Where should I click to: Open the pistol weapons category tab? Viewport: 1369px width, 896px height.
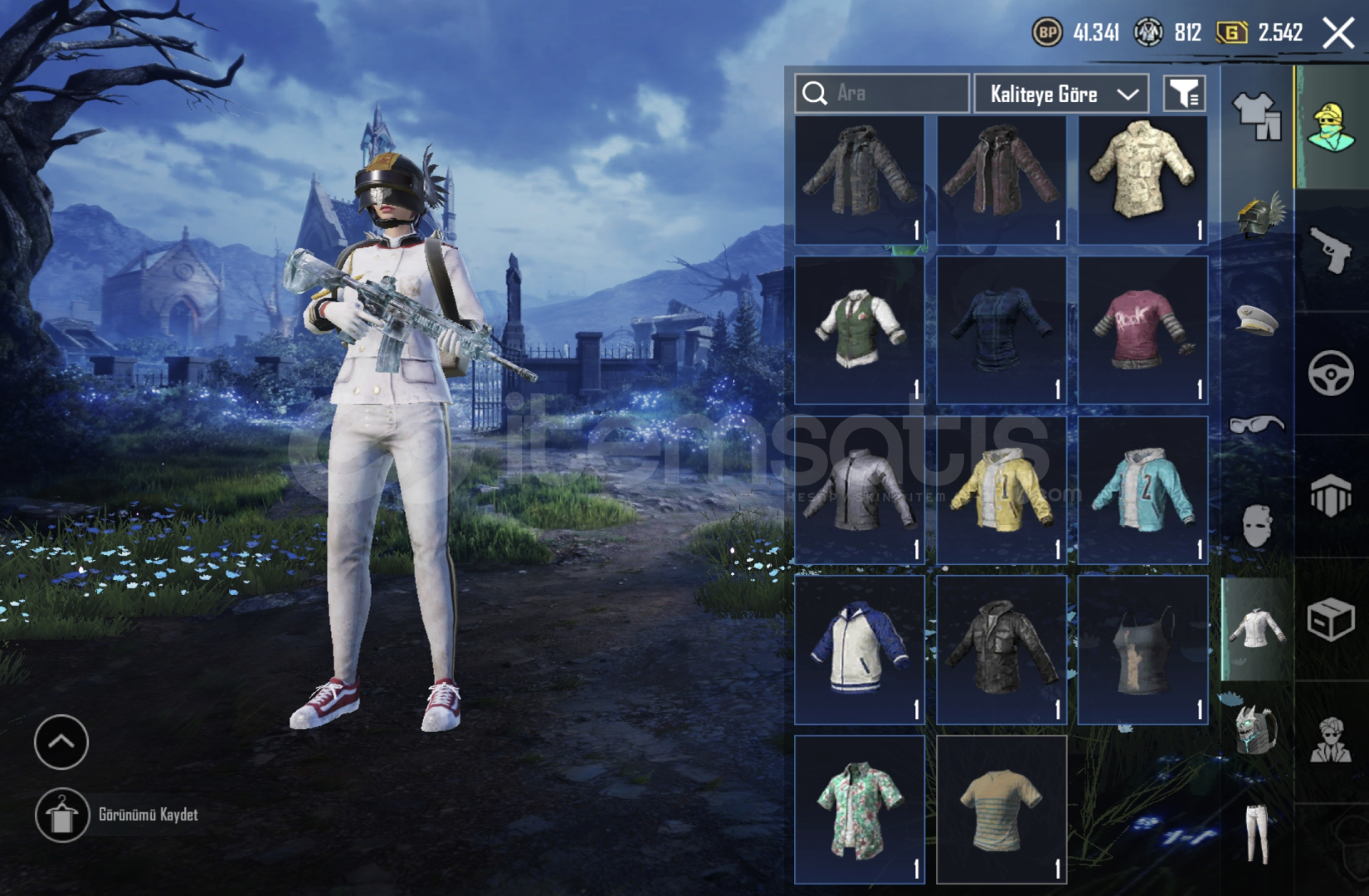coord(1331,249)
